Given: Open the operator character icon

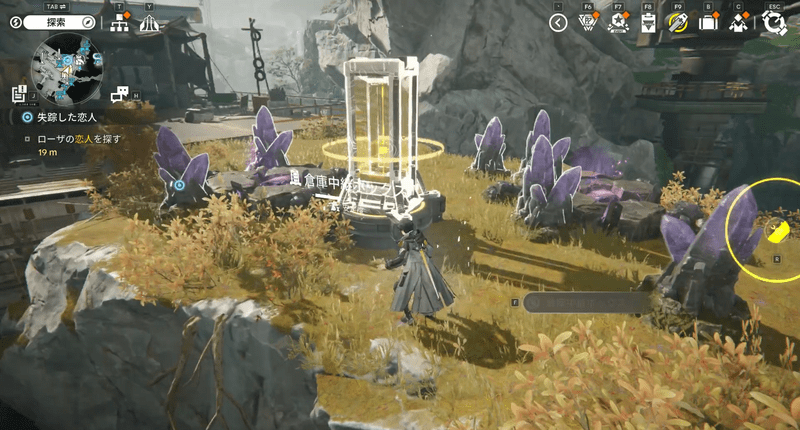Looking at the screenshot, I should 739,23.
